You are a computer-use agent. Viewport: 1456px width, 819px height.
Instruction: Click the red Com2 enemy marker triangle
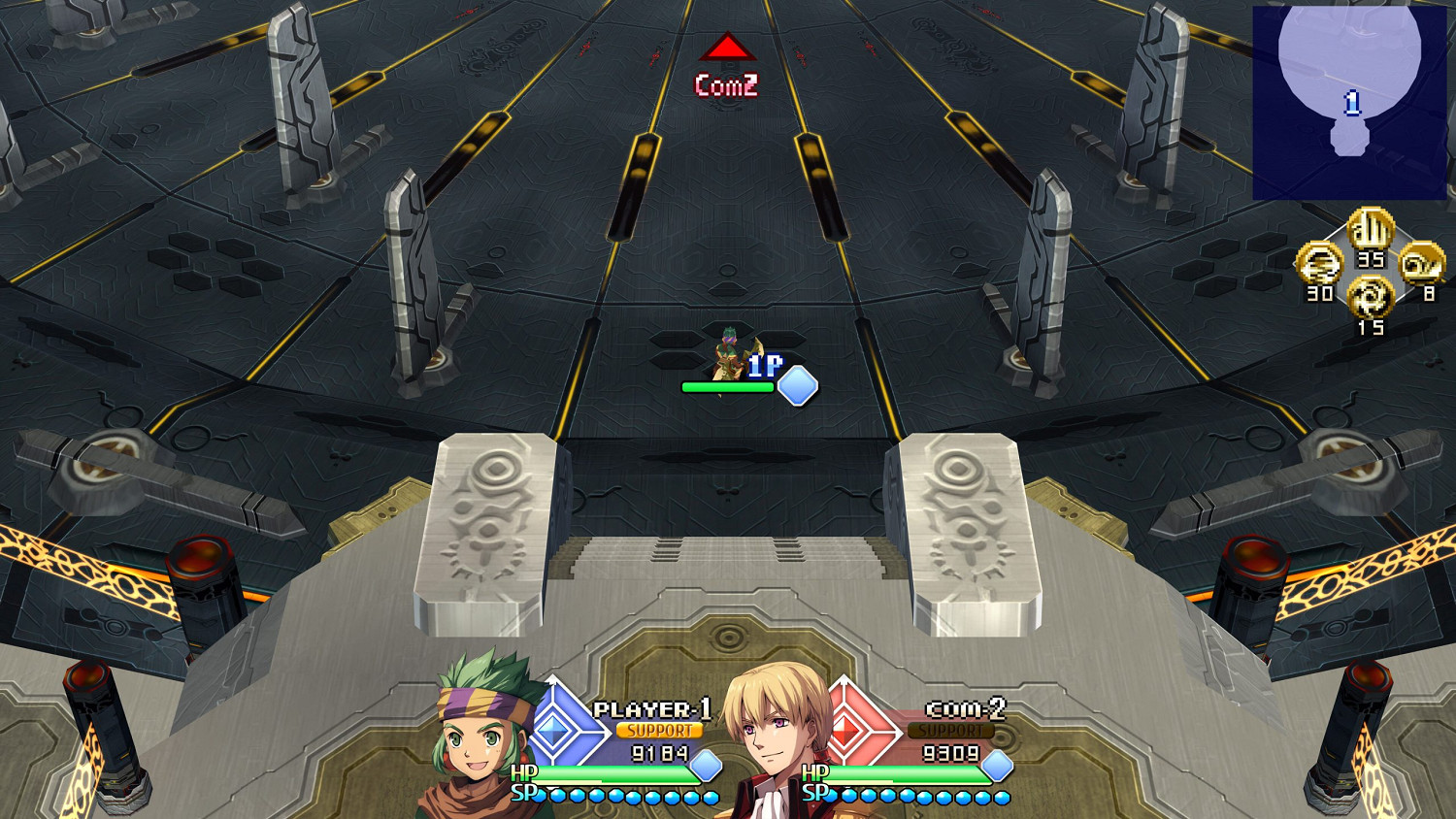coord(727,47)
